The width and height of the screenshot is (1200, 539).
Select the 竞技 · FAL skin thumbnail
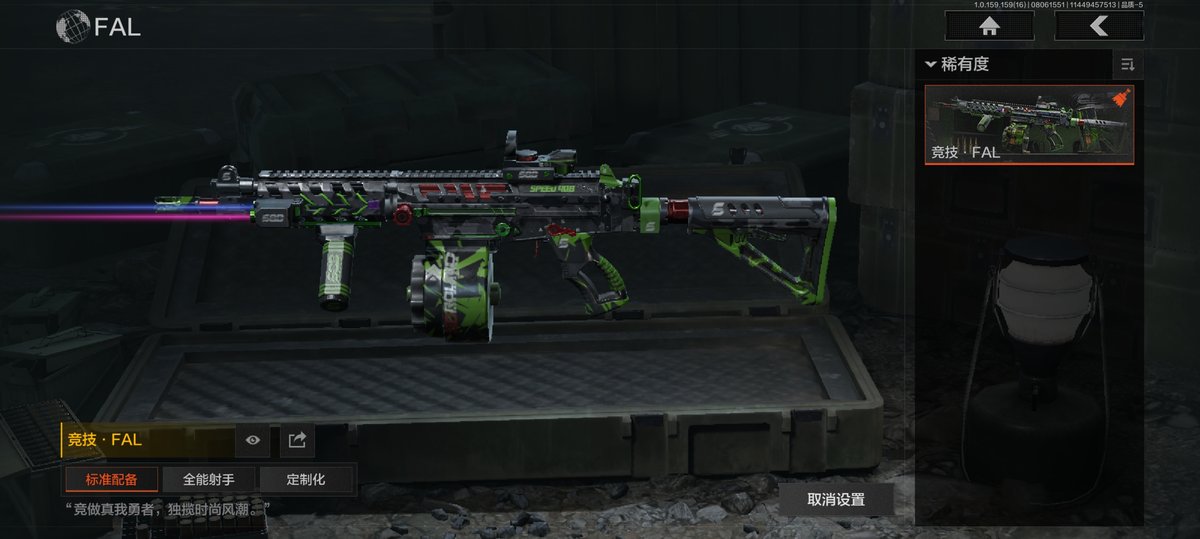click(x=1029, y=124)
